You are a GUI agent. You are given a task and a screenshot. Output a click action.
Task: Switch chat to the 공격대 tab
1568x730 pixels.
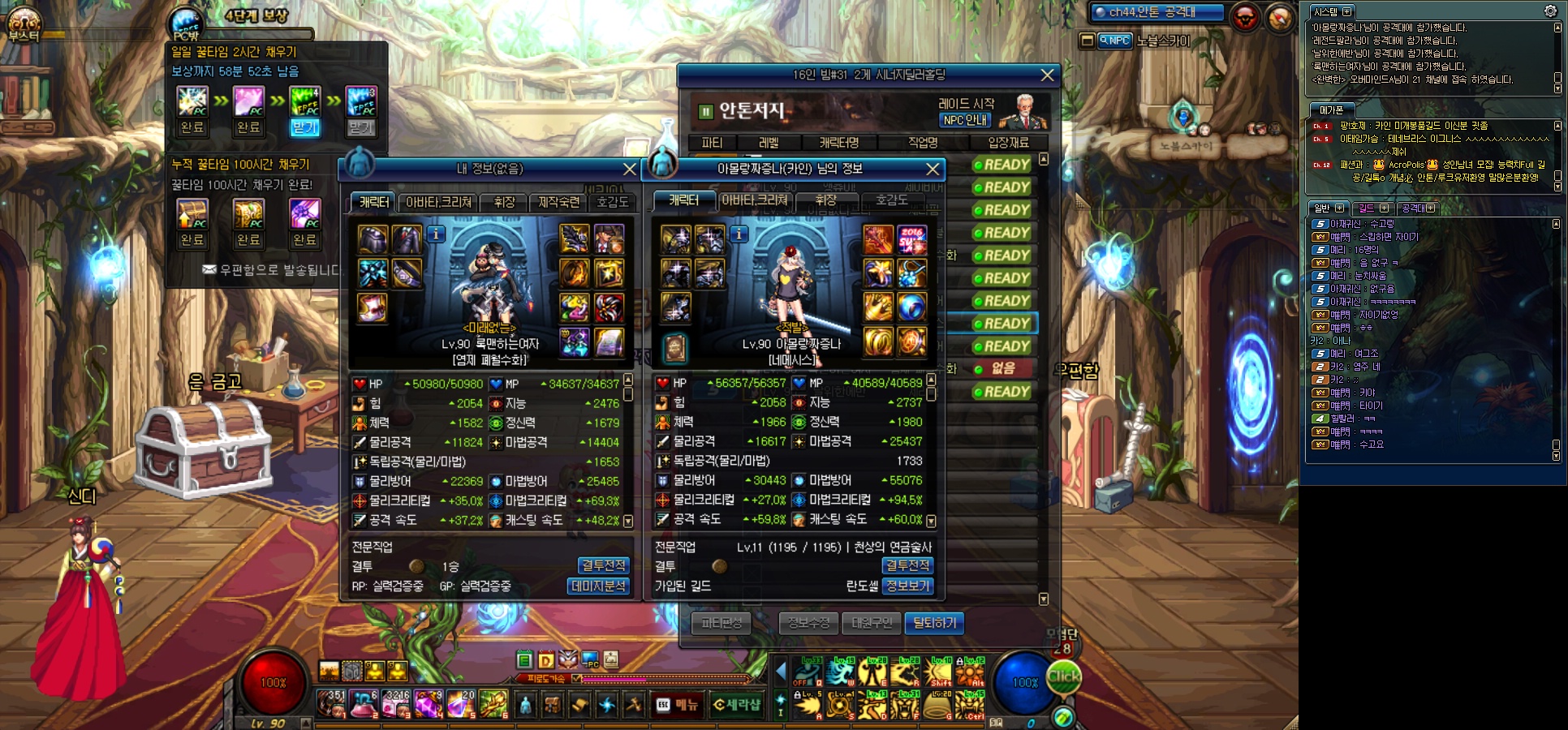1413,208
